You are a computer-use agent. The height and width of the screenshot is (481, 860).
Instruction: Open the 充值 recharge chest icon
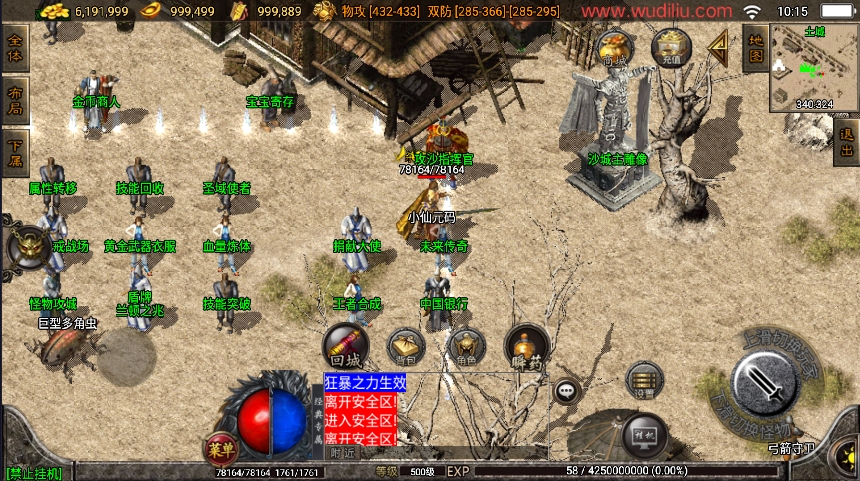click(669, 47)
